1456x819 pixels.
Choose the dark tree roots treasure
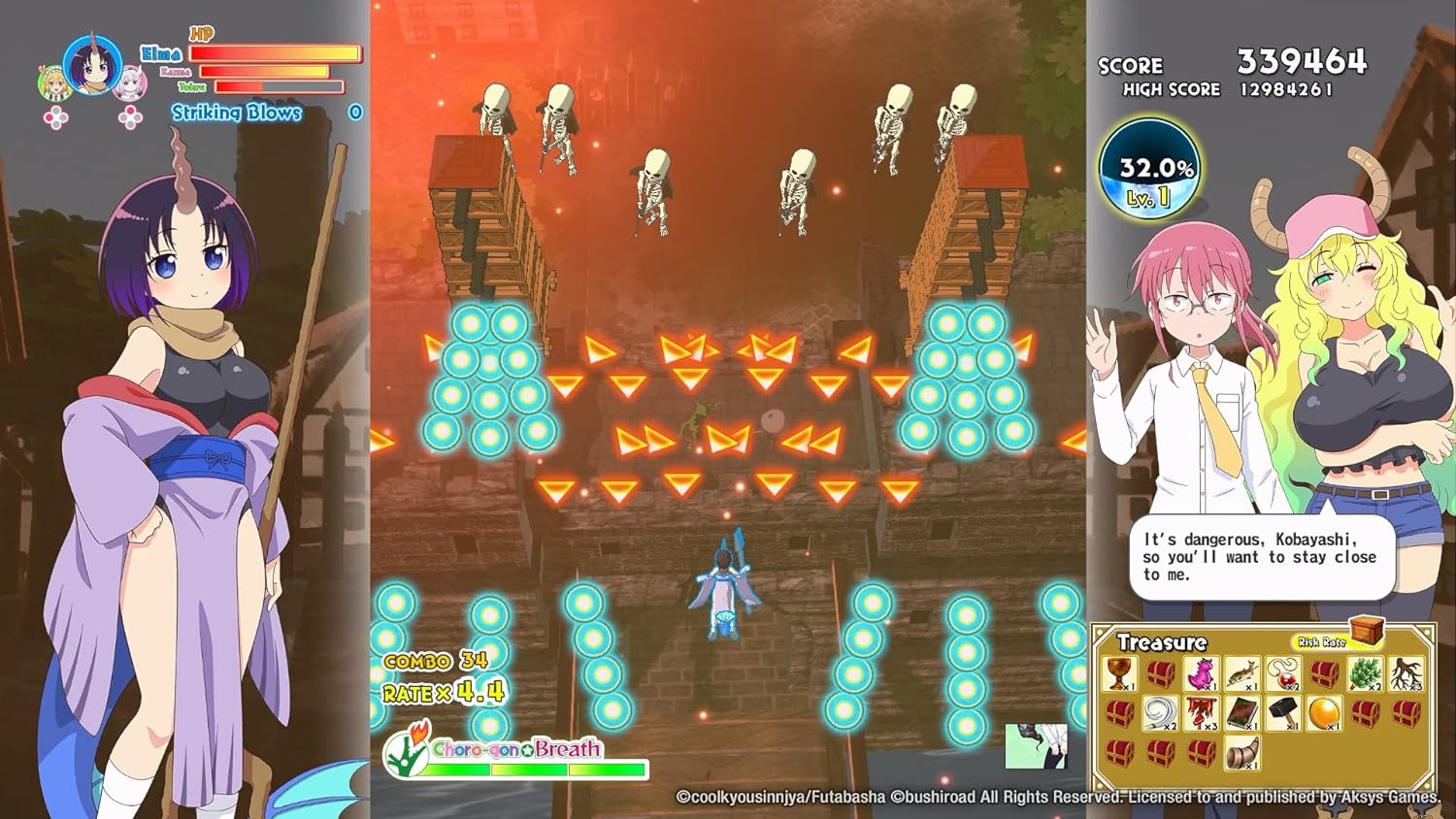[x=1406, y=672]
